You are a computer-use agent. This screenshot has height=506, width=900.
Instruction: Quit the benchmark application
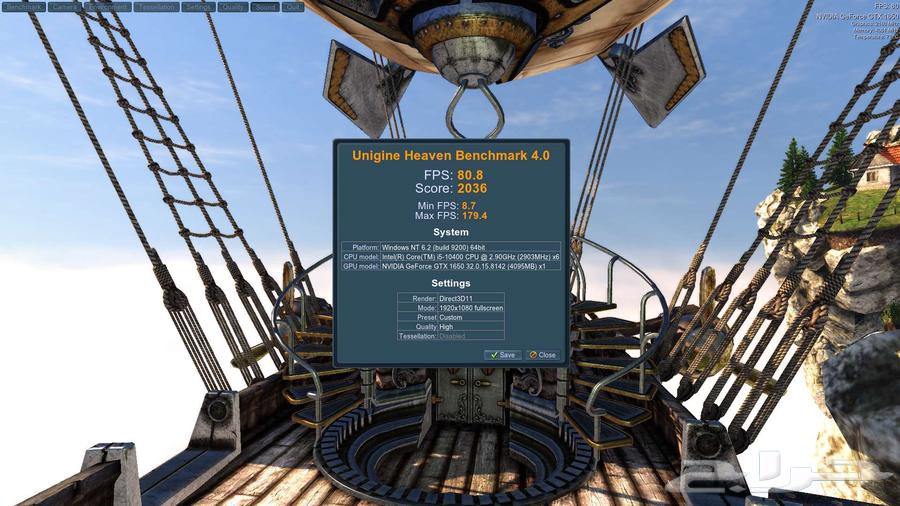(293, 7)
